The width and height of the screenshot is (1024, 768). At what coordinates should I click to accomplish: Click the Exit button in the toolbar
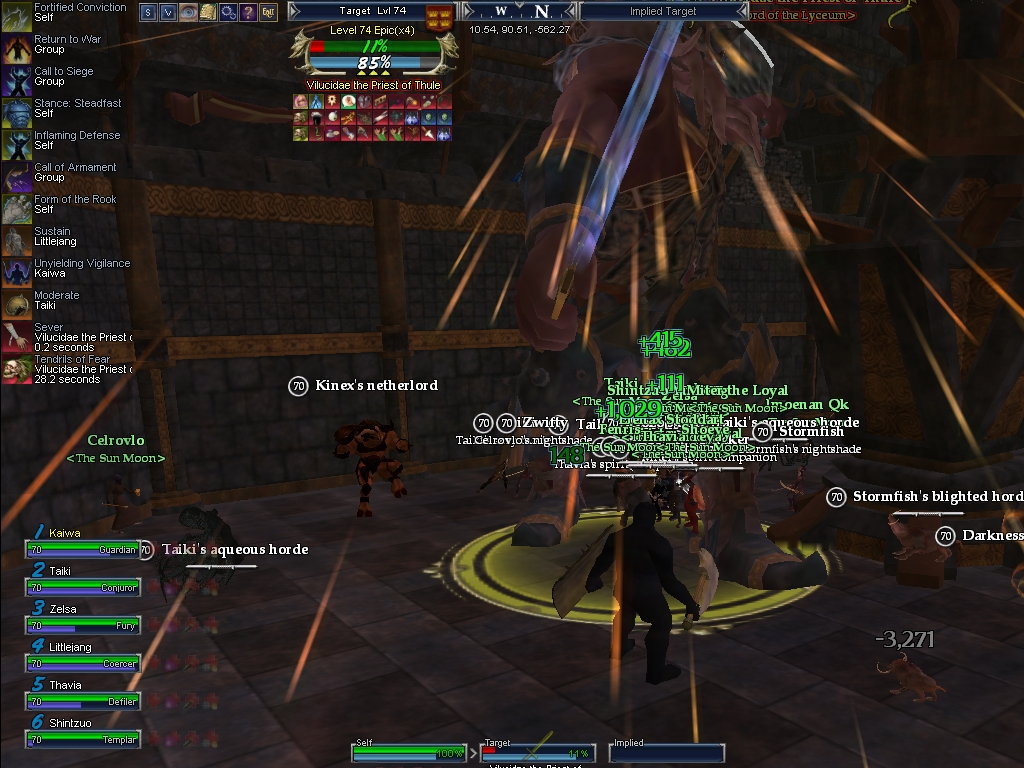(268, 12)
